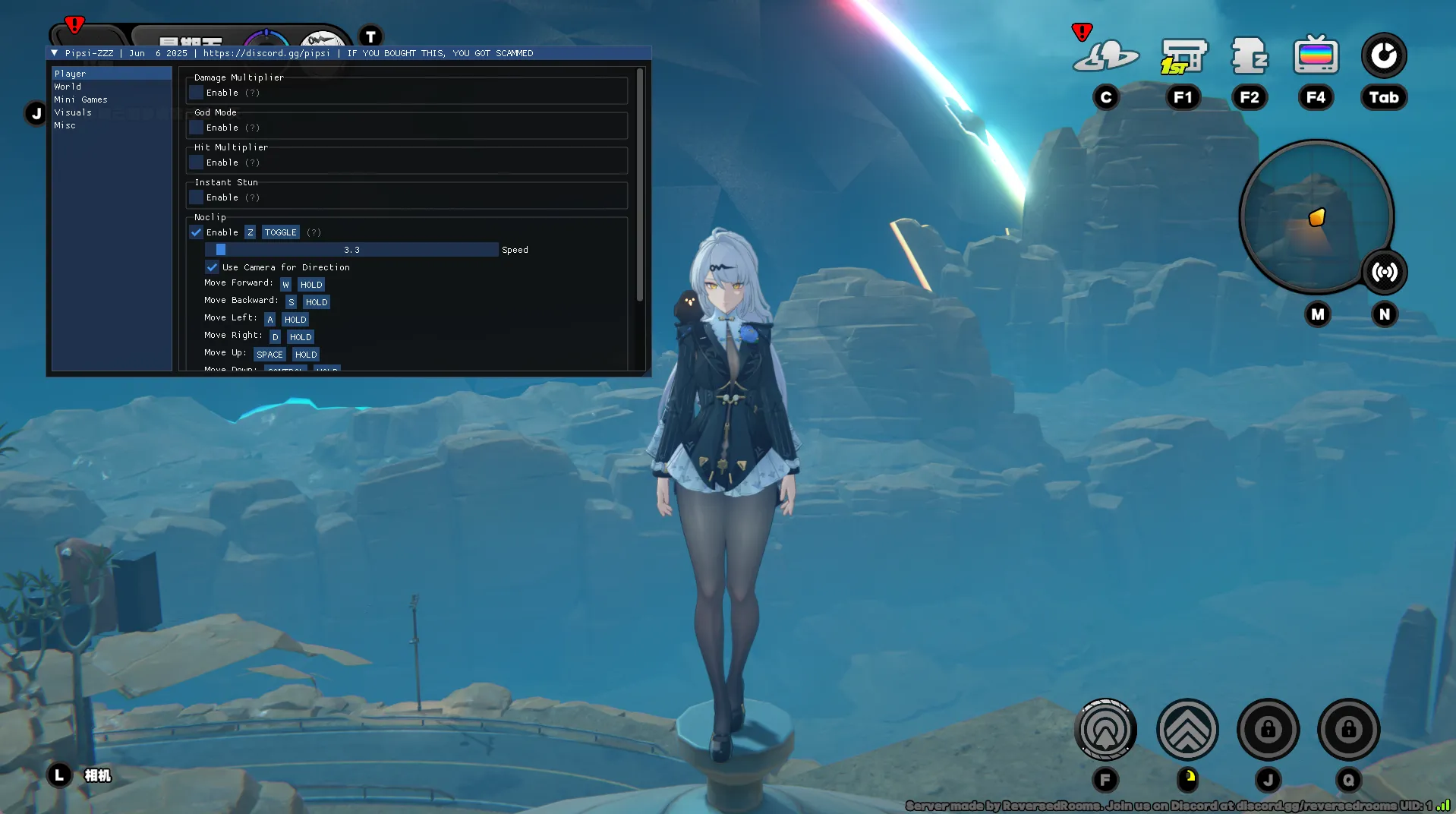Change the Move Forward W keybind
The width and height of the screenshot is (1456, 814).
(285, 285)
